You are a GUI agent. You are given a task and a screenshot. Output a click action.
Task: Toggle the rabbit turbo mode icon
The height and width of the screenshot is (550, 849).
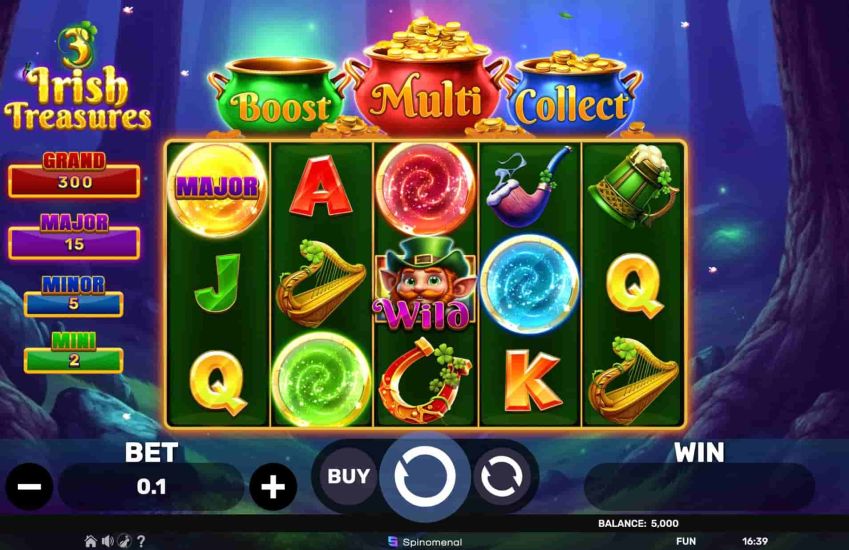(123, 541)
